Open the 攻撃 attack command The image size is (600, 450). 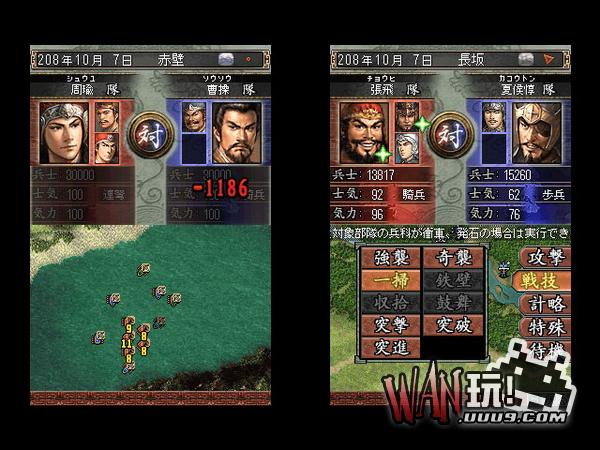point(546,257)
